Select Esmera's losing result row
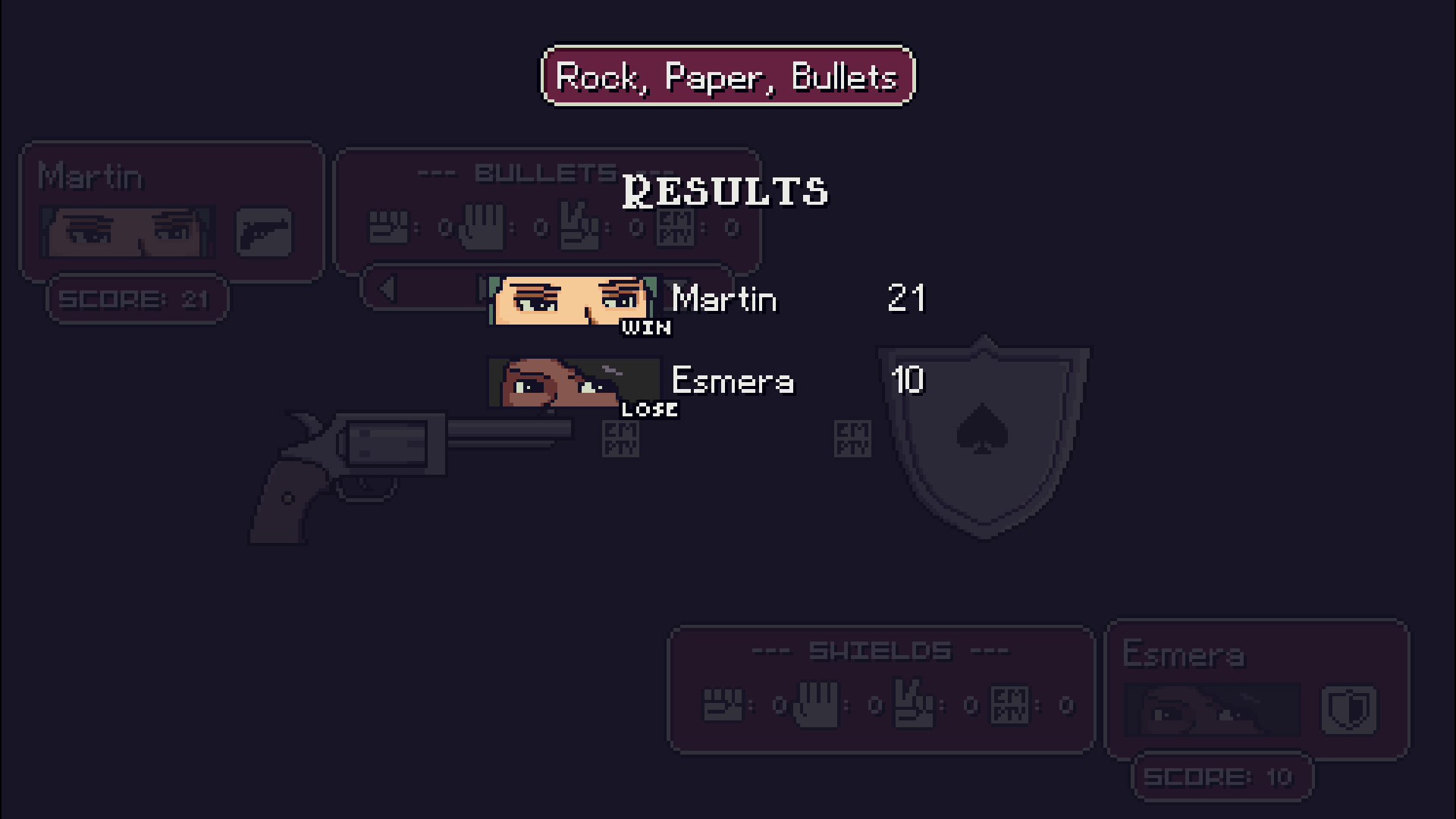 707,382
